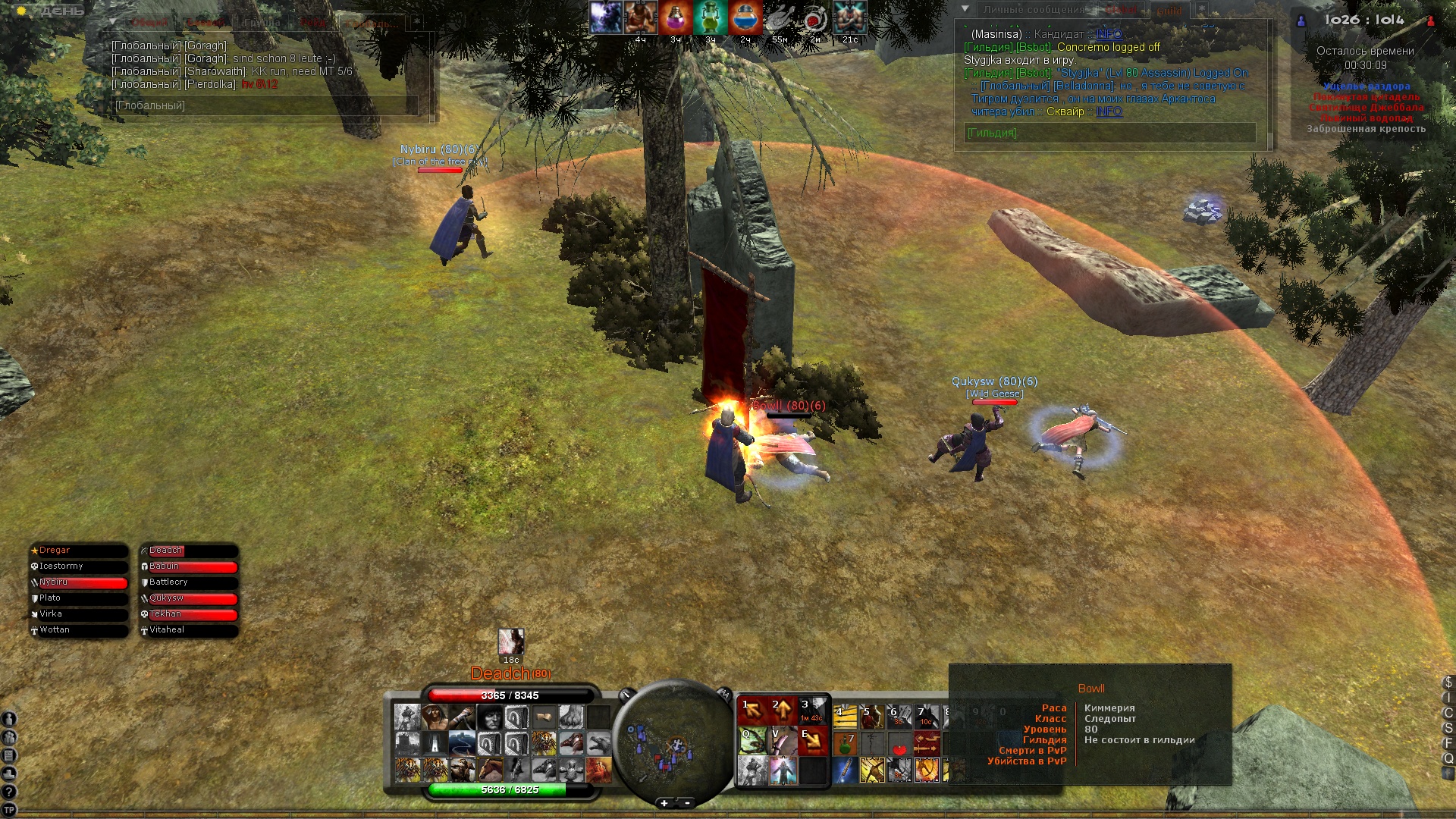
Task: Click the TP button in the corner
Action: click(9, 810)
